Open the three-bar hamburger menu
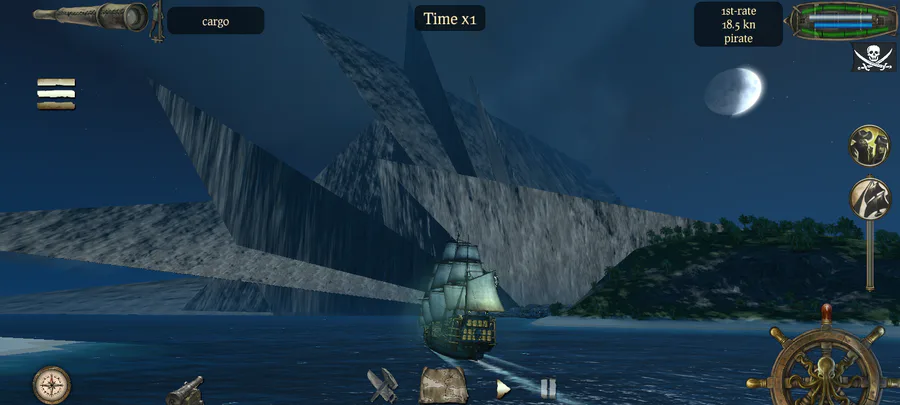This screenshot has height=405, width=900. pos(56,93)
